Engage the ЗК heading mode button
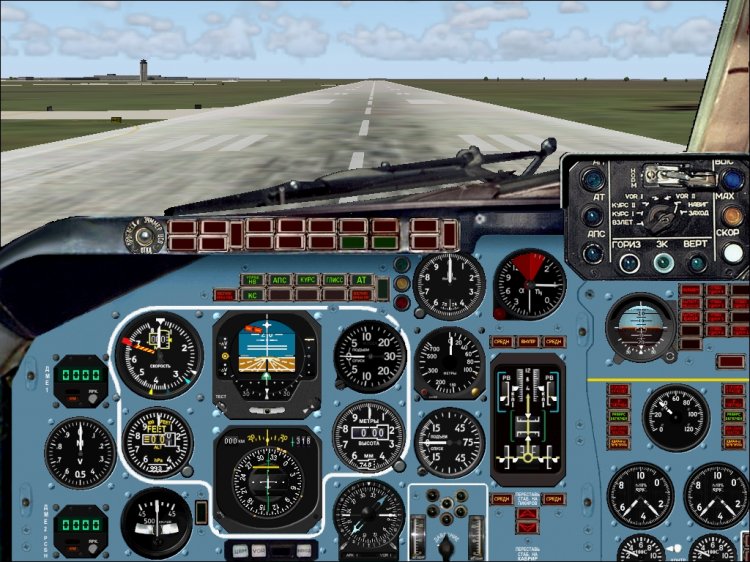Image resolution: width=750 pixels, height=562 pixels. point(664,263)
